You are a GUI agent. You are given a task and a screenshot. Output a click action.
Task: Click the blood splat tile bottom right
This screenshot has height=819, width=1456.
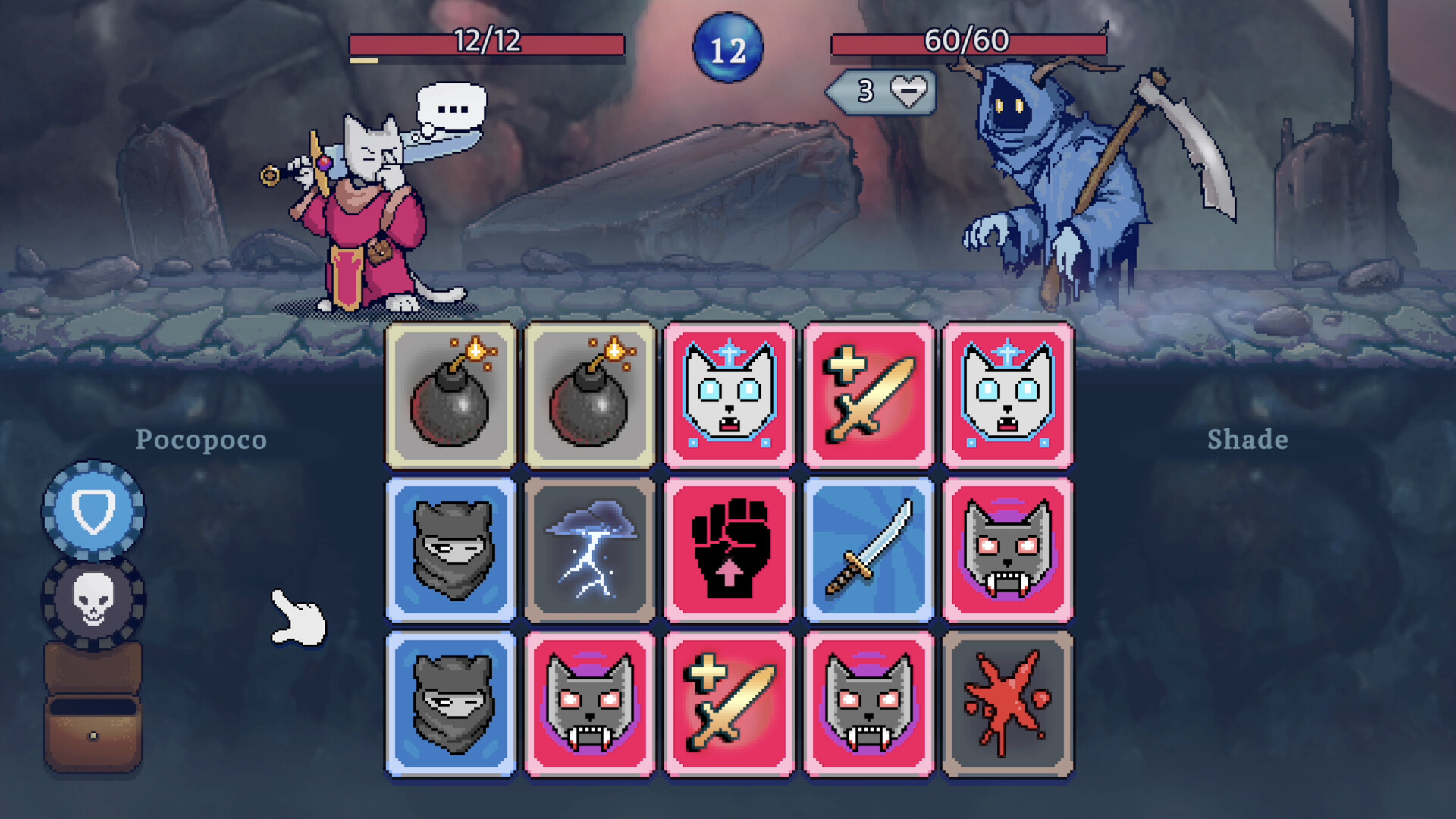pyautogui.click(x=1007, y=703)
